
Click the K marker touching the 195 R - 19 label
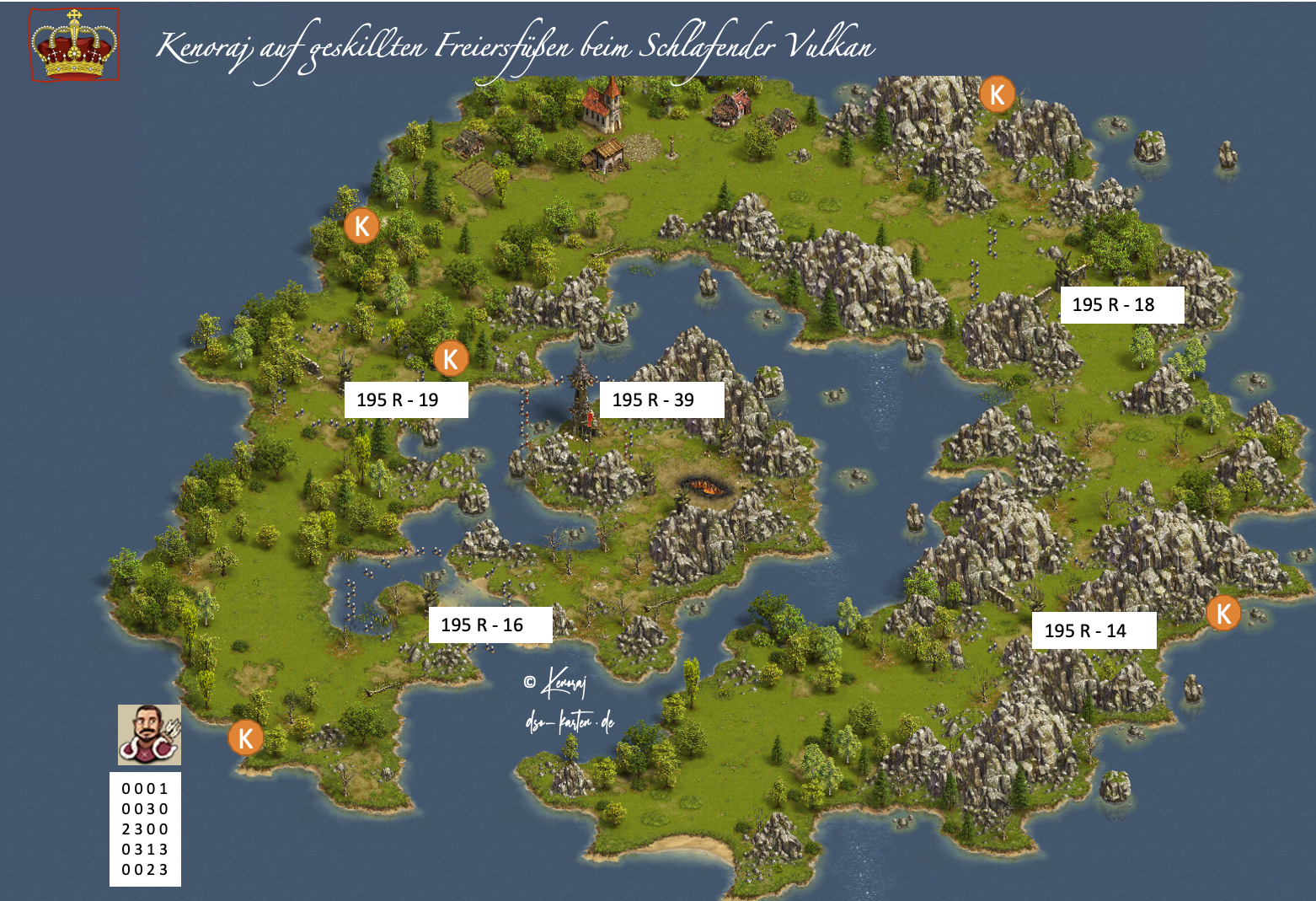451,359
